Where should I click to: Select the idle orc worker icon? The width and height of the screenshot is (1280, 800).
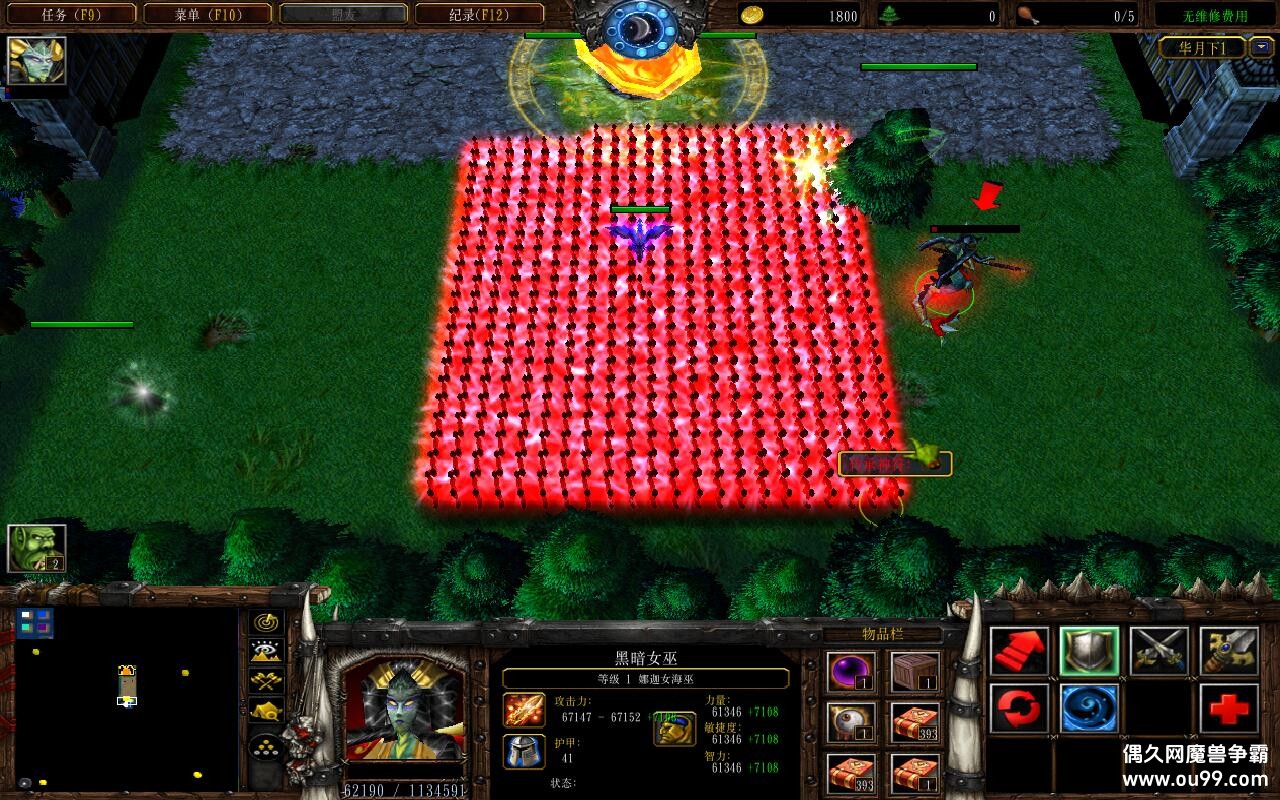(37, 549)
